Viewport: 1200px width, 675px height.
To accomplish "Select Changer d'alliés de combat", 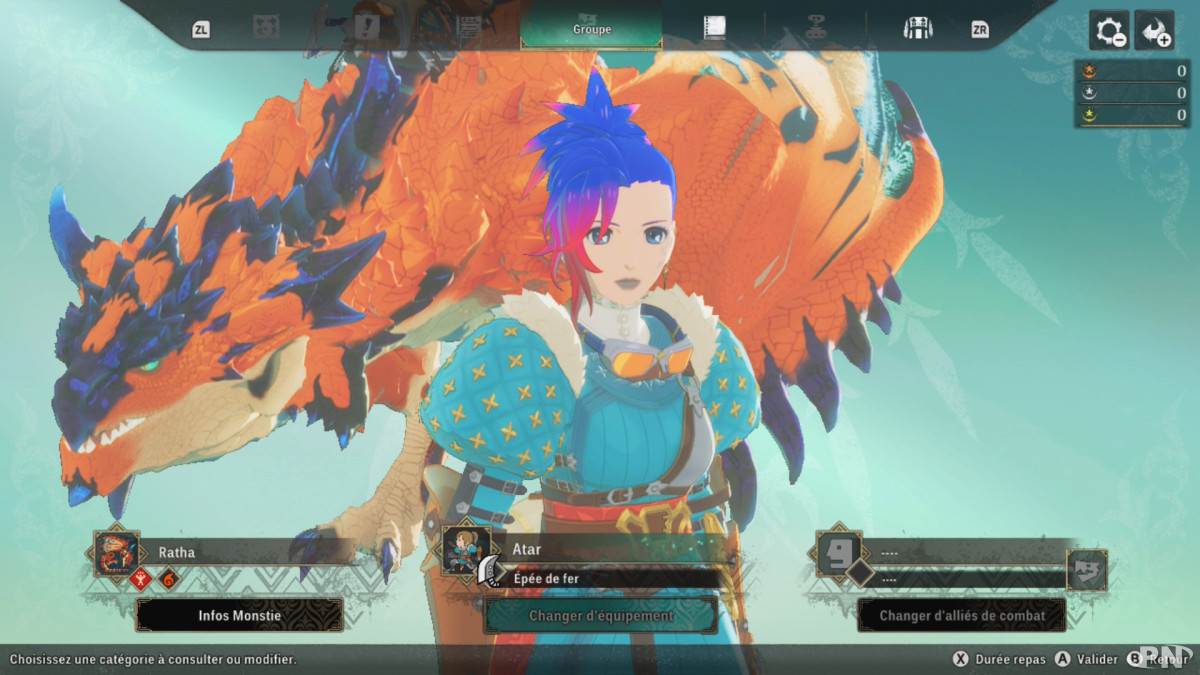I will point(962,615).
